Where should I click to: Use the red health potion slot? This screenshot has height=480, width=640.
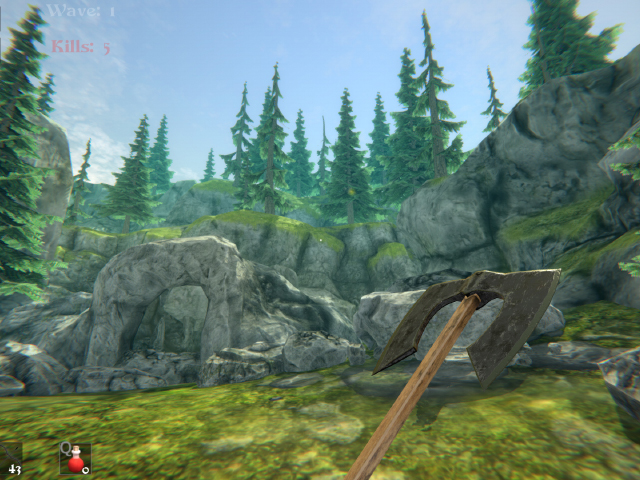pyautogui.click(x=75, y=459)
